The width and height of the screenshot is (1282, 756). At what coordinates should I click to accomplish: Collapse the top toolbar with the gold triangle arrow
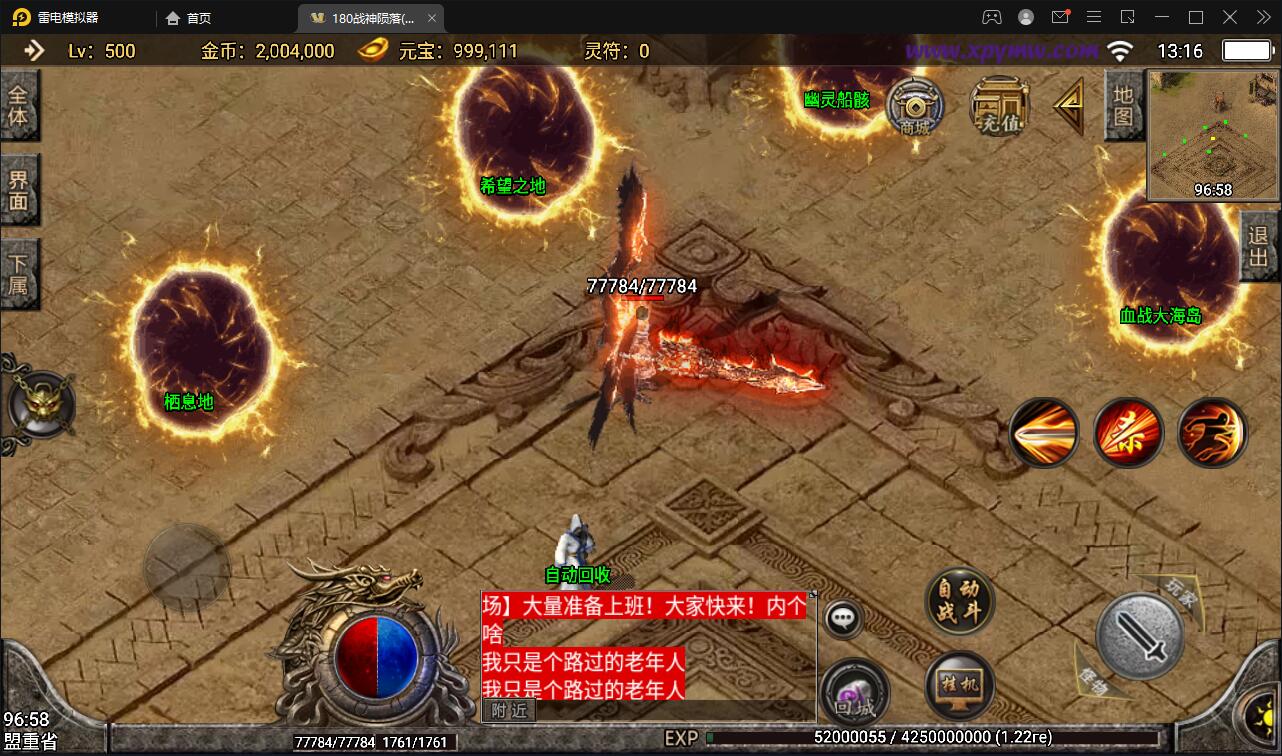1069,106
